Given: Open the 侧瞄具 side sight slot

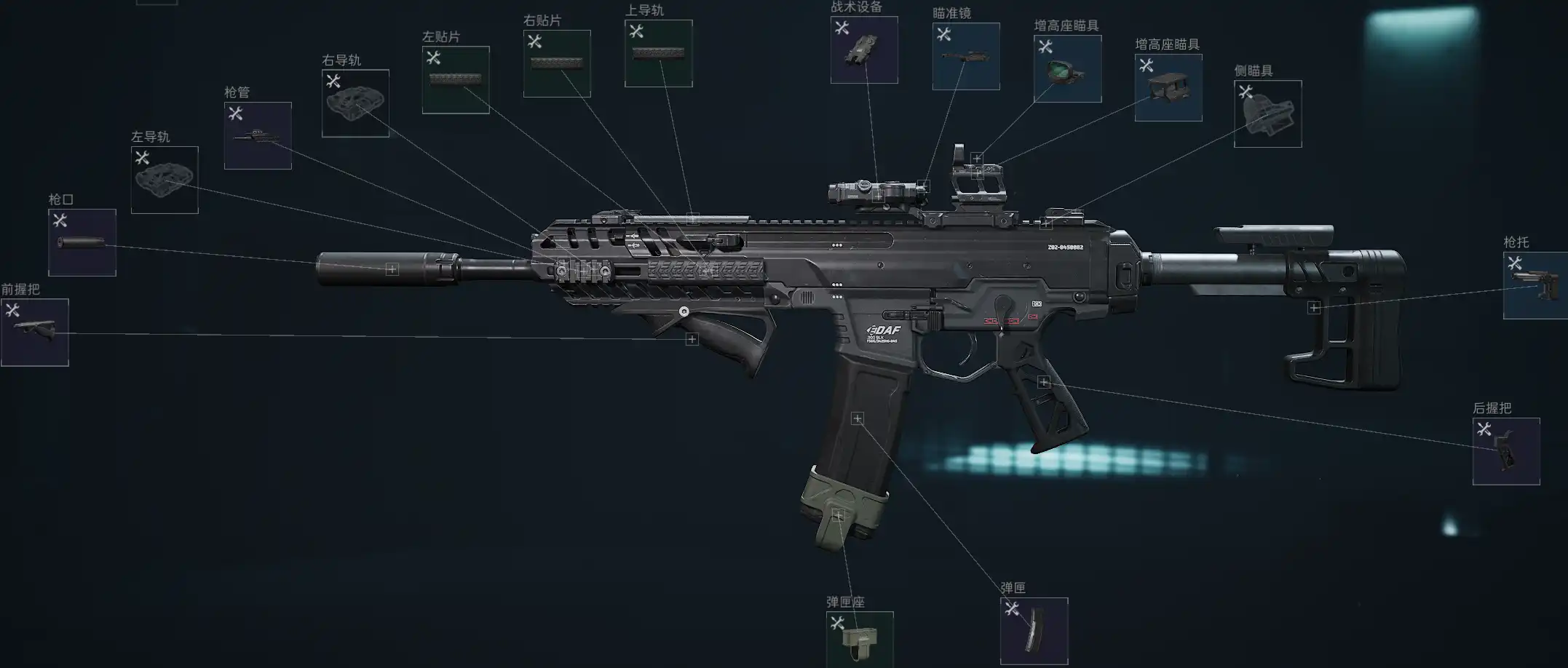Looking at the screenshot, I should [1267, 114].
